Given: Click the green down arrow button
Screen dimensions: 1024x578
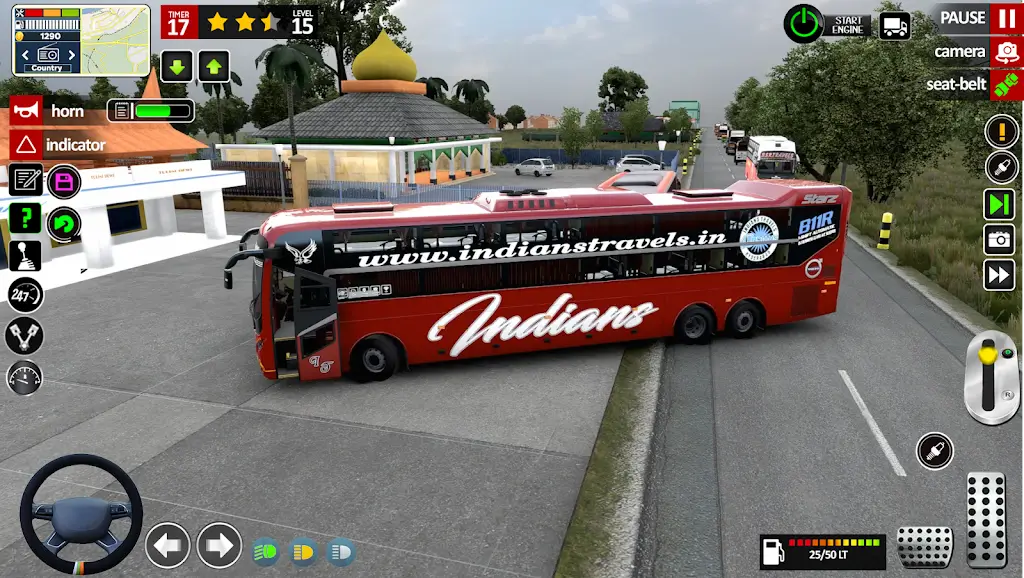Looking at the screenshot, I should click(176, 66).
